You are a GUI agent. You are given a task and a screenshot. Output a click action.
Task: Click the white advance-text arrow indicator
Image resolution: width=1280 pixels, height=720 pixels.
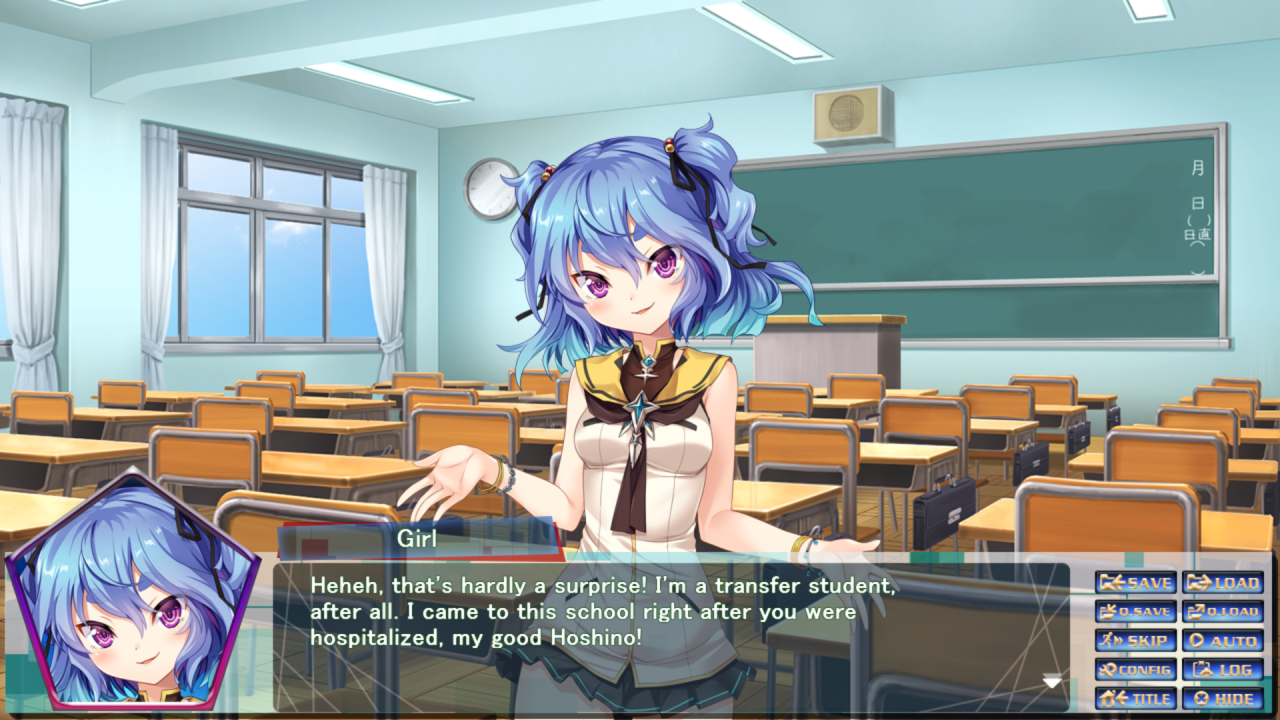click(1052, 682)
